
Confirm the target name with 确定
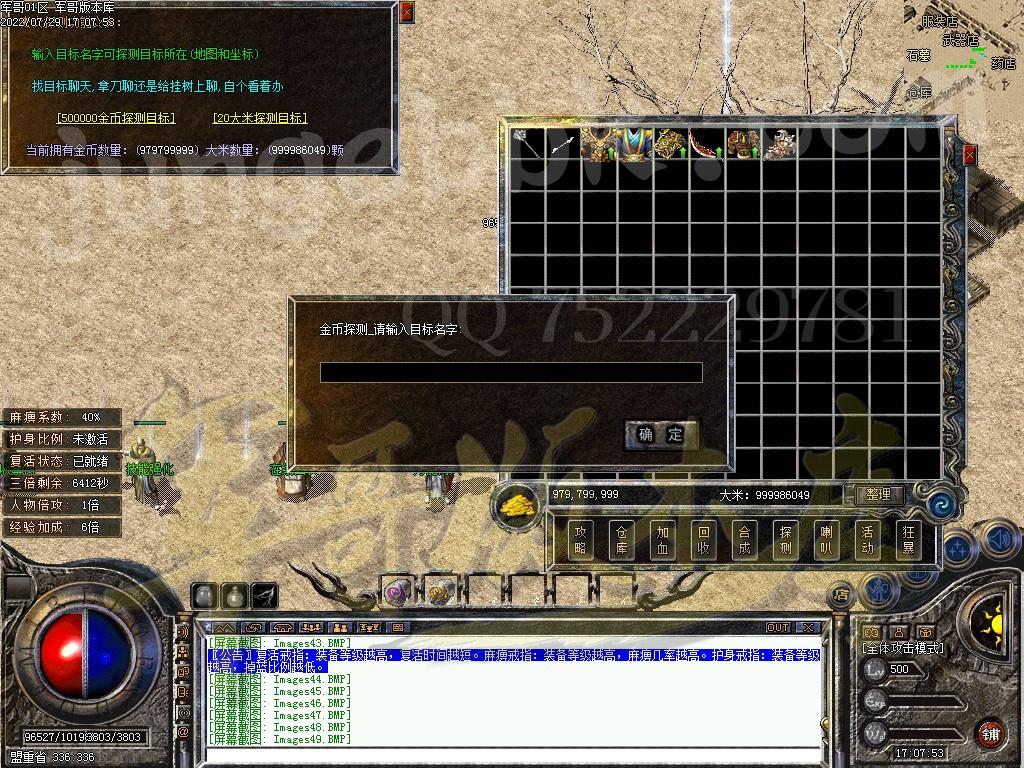(x=661, y=434)
